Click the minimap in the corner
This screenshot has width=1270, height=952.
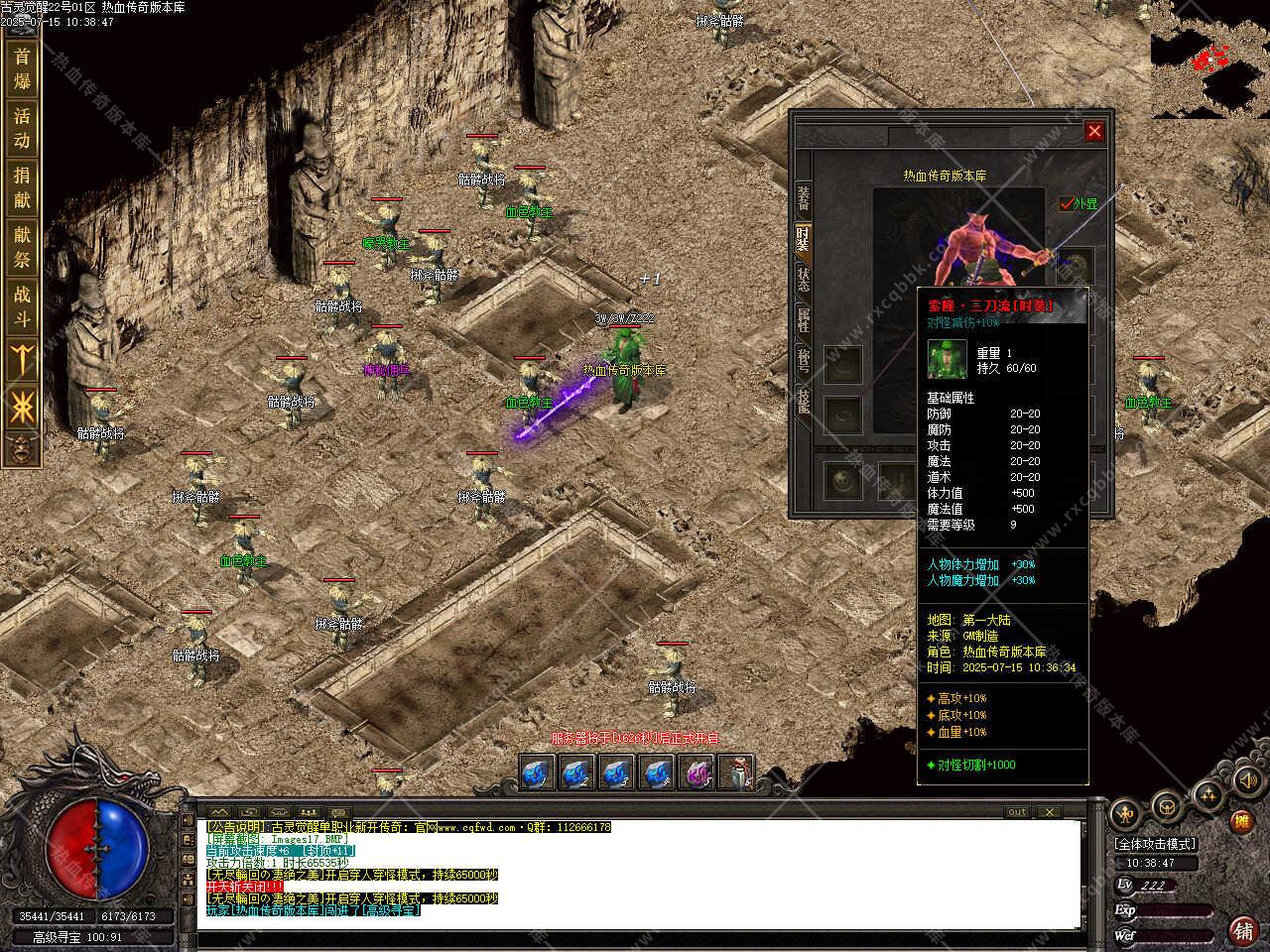[x=1210, y=61]
